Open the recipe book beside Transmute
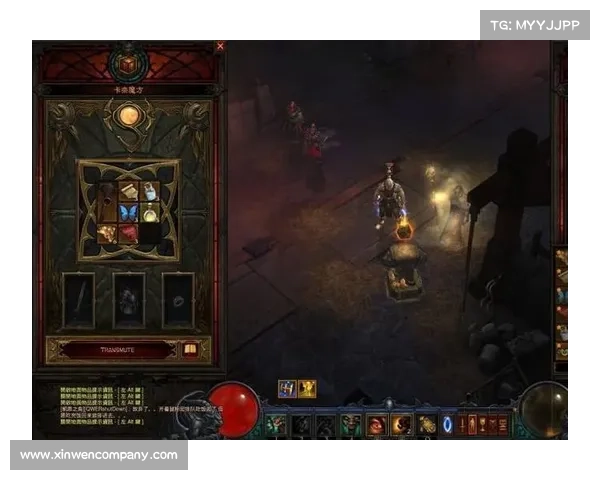600x480 pixels. point(191,350)
